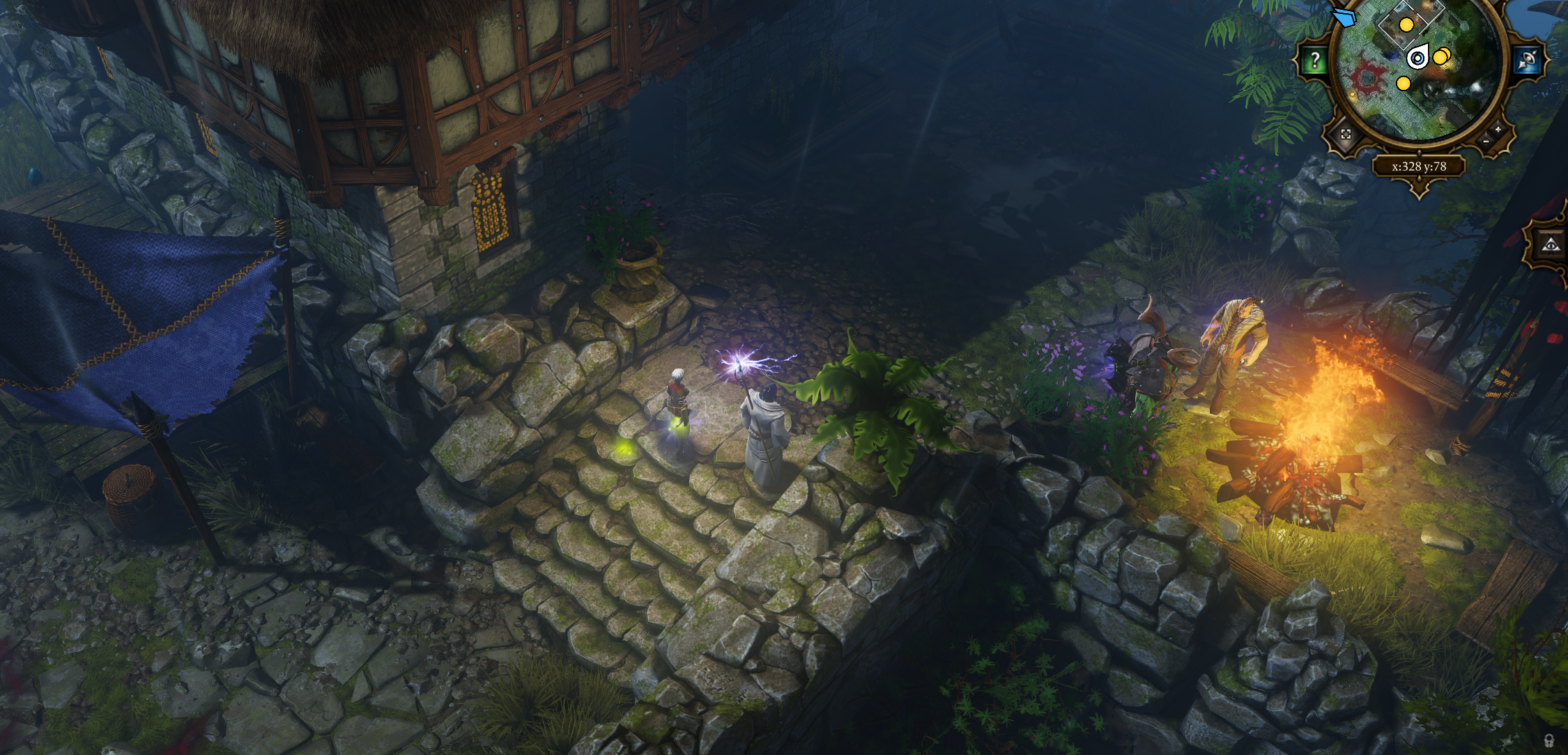Screen dimensions: 1568x755
Task: Zoom in the minimap with plus button
Action: pos(1497,130)
